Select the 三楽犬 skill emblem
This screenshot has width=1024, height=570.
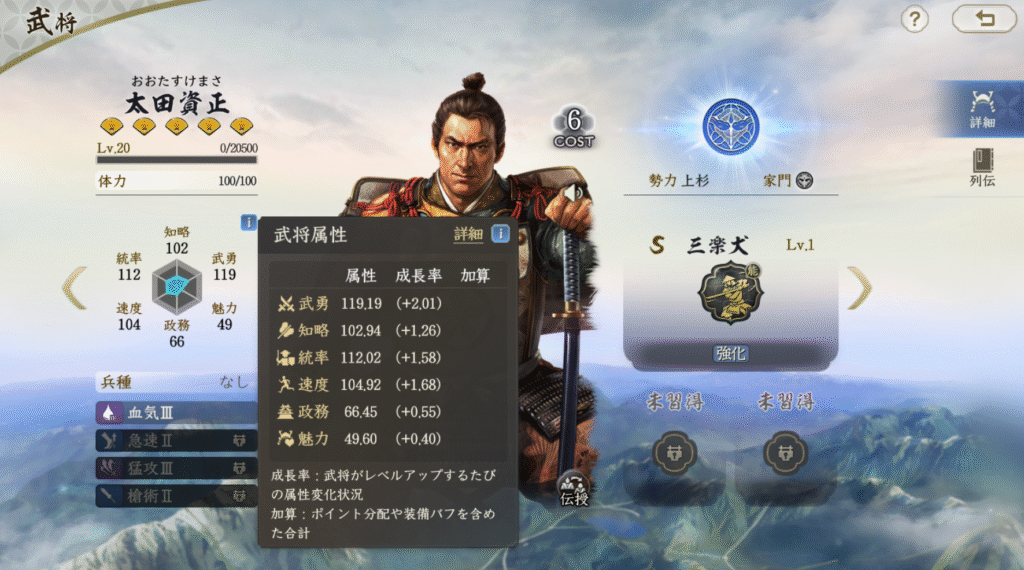730,292
